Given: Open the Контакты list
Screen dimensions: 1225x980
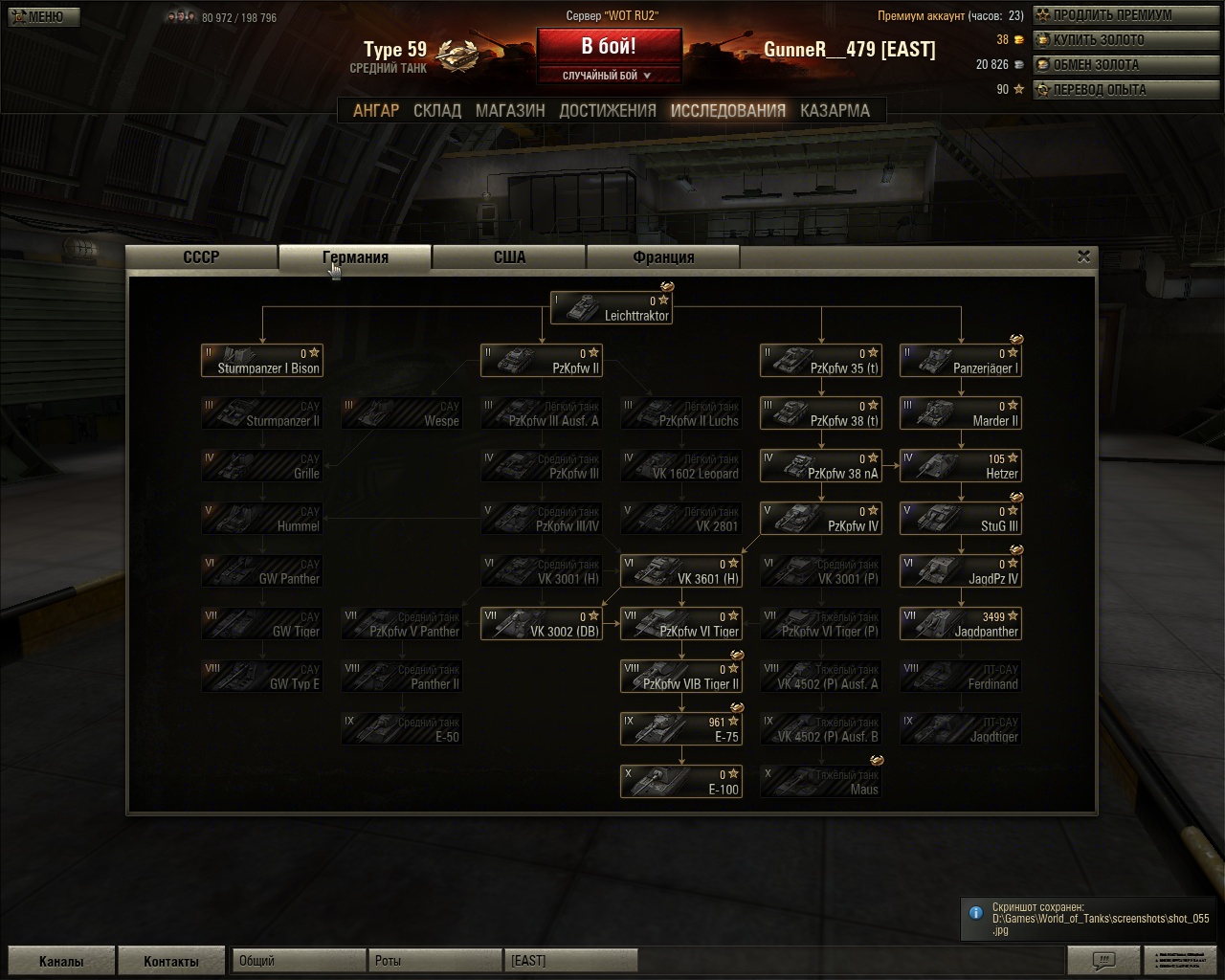Looking at the screenshot, I should tap(171, 961).
